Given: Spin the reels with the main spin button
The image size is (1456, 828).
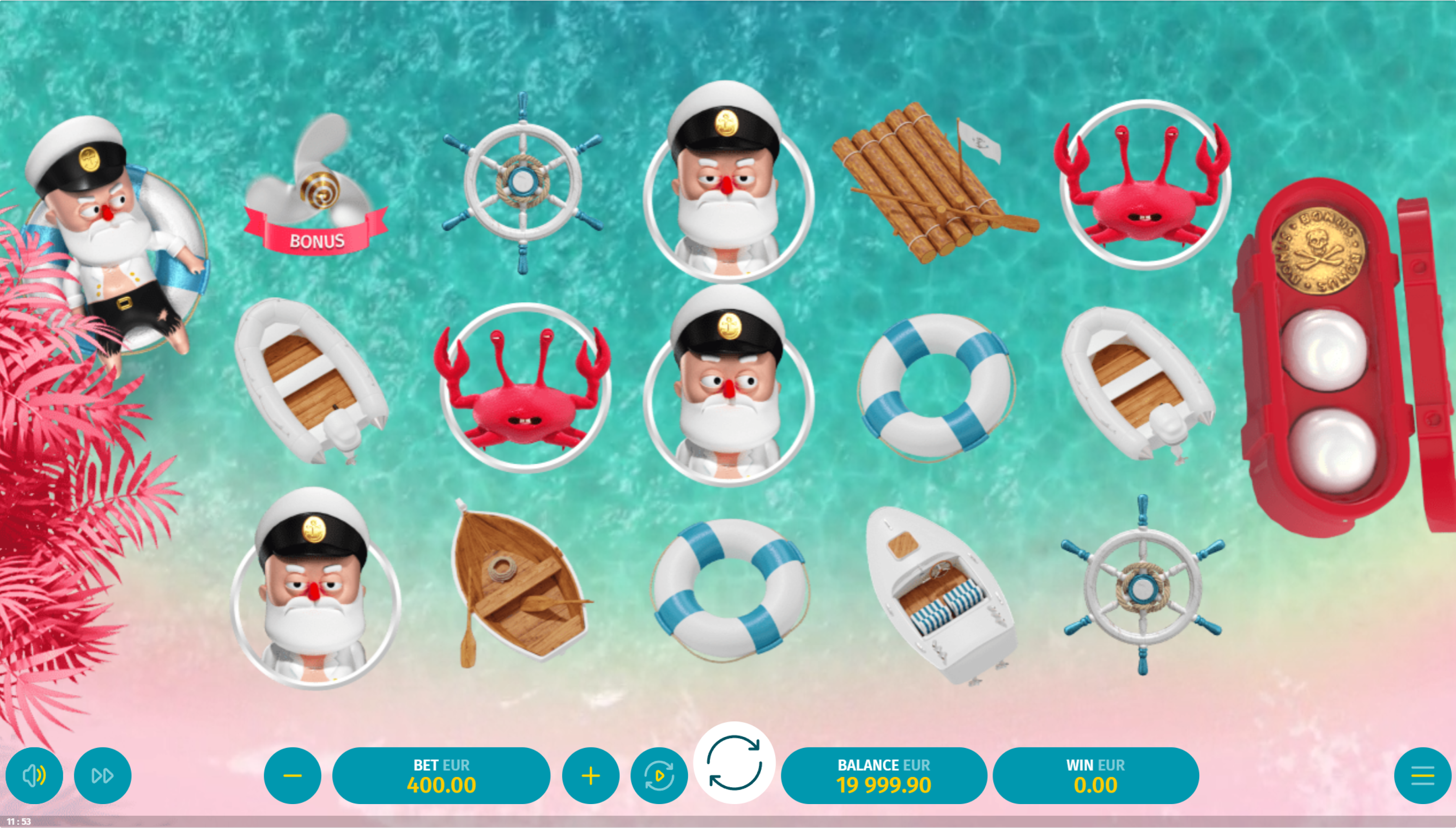Looking at the screenshot, I should [x=734, y=763].
